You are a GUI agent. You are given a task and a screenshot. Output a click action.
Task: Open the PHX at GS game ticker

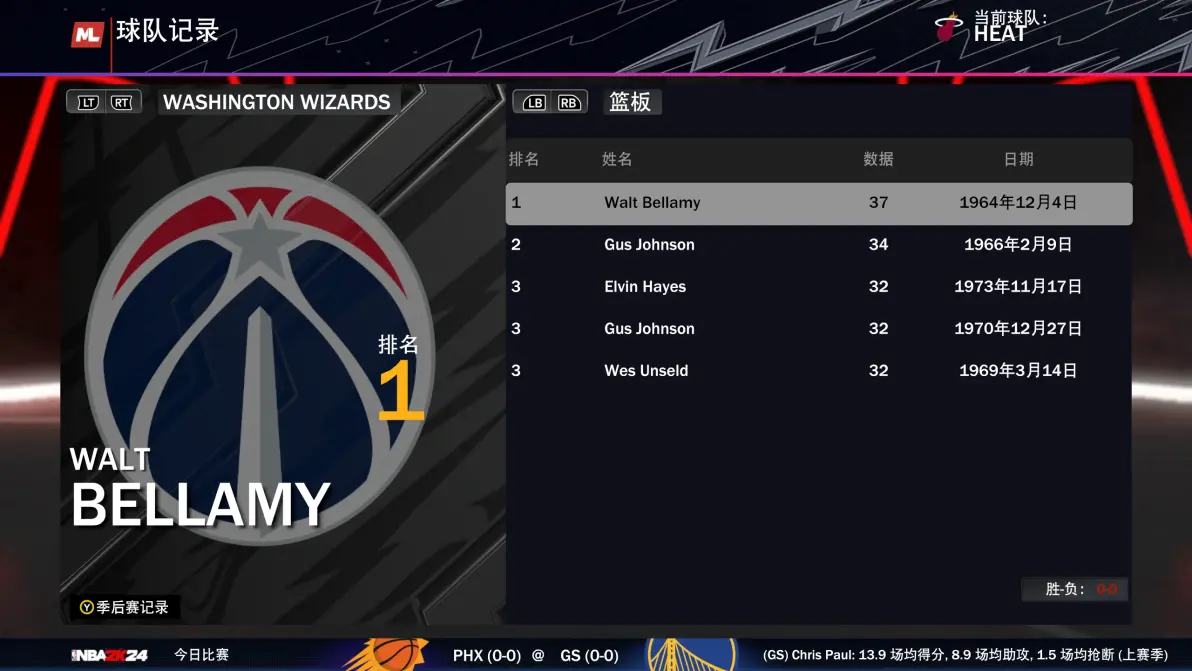coord(535,655)
